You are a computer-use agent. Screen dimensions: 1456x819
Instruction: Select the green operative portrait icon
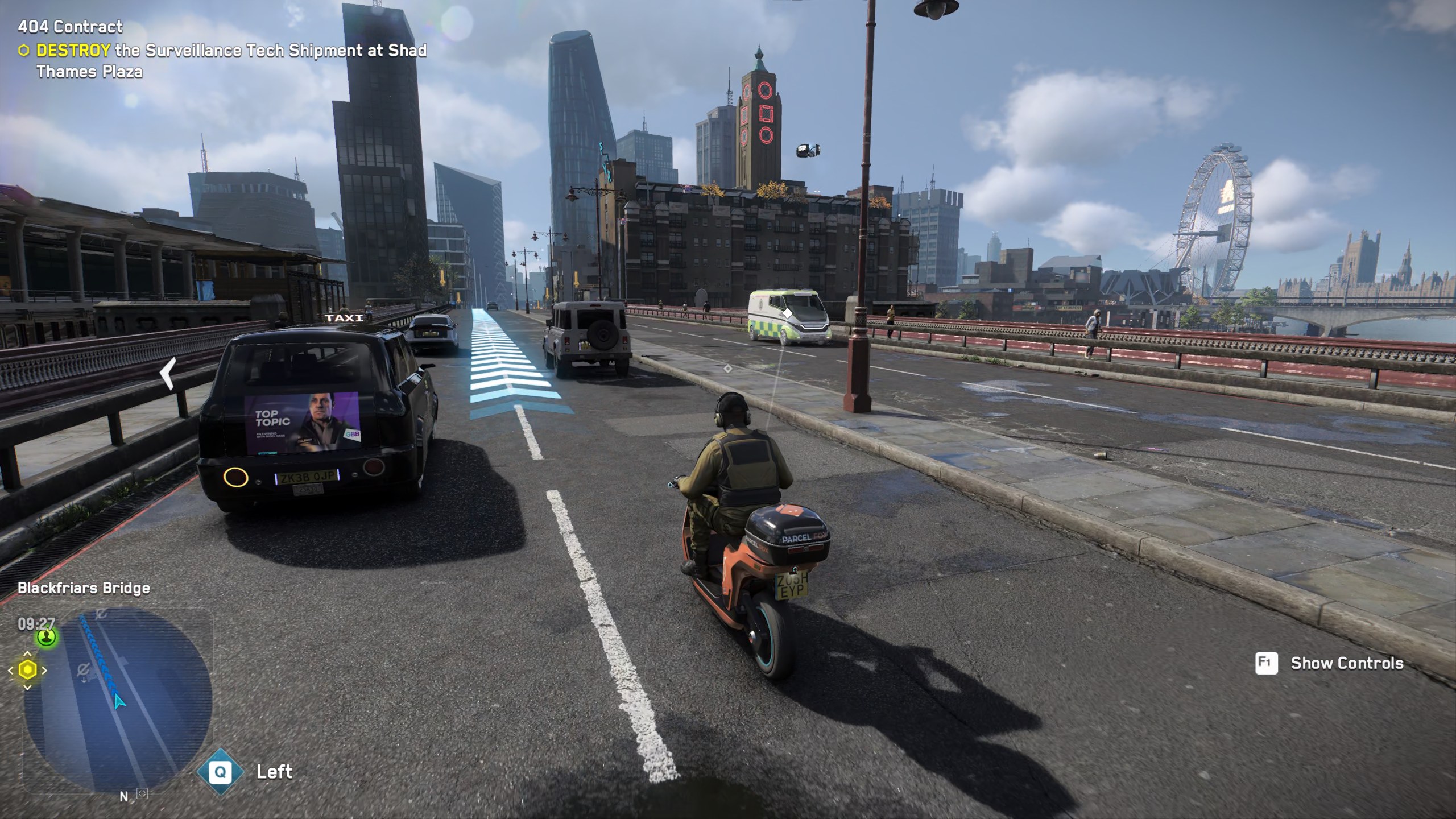click(x=47, y=636)
